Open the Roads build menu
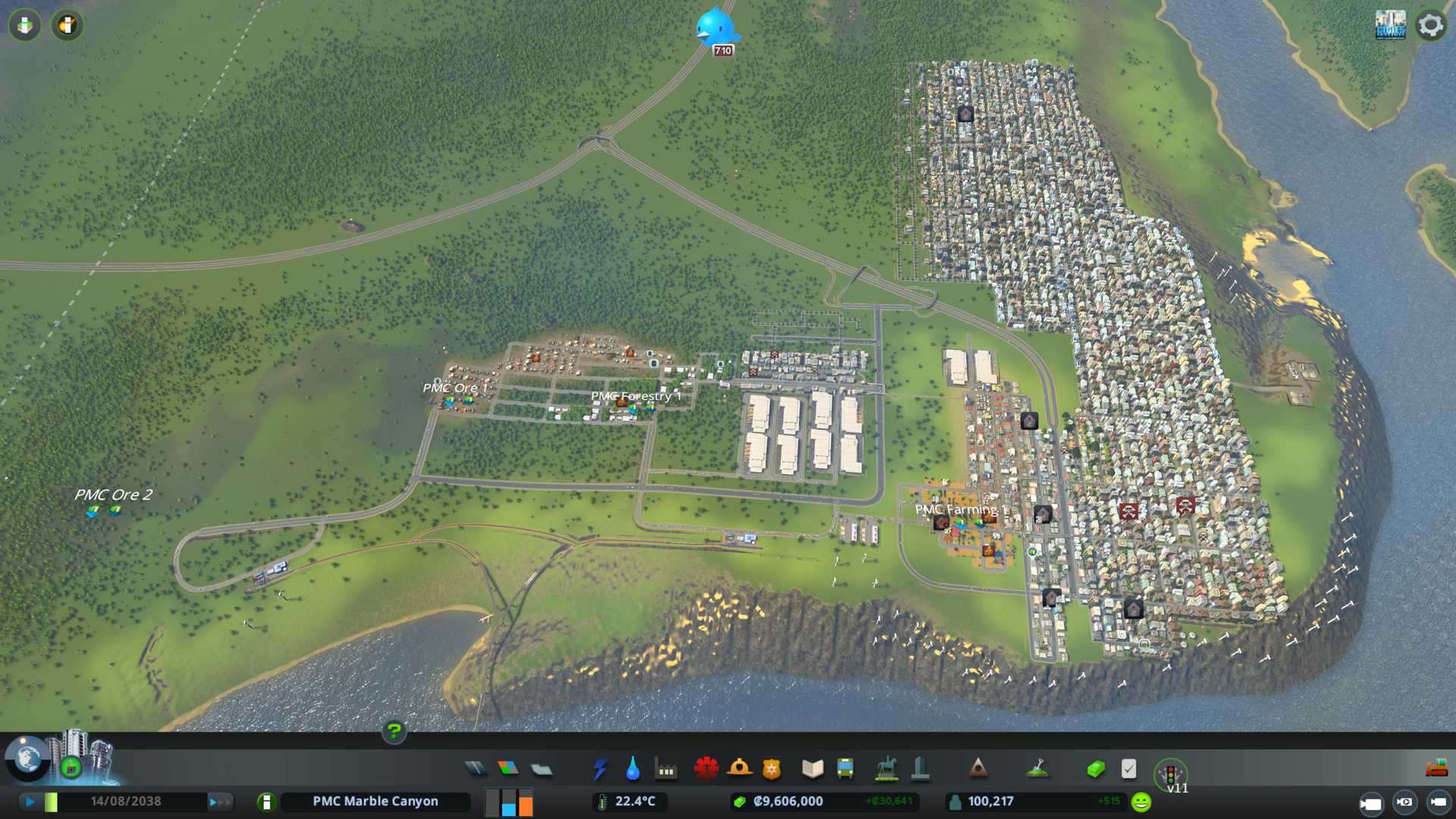 (x=475, y=769)
